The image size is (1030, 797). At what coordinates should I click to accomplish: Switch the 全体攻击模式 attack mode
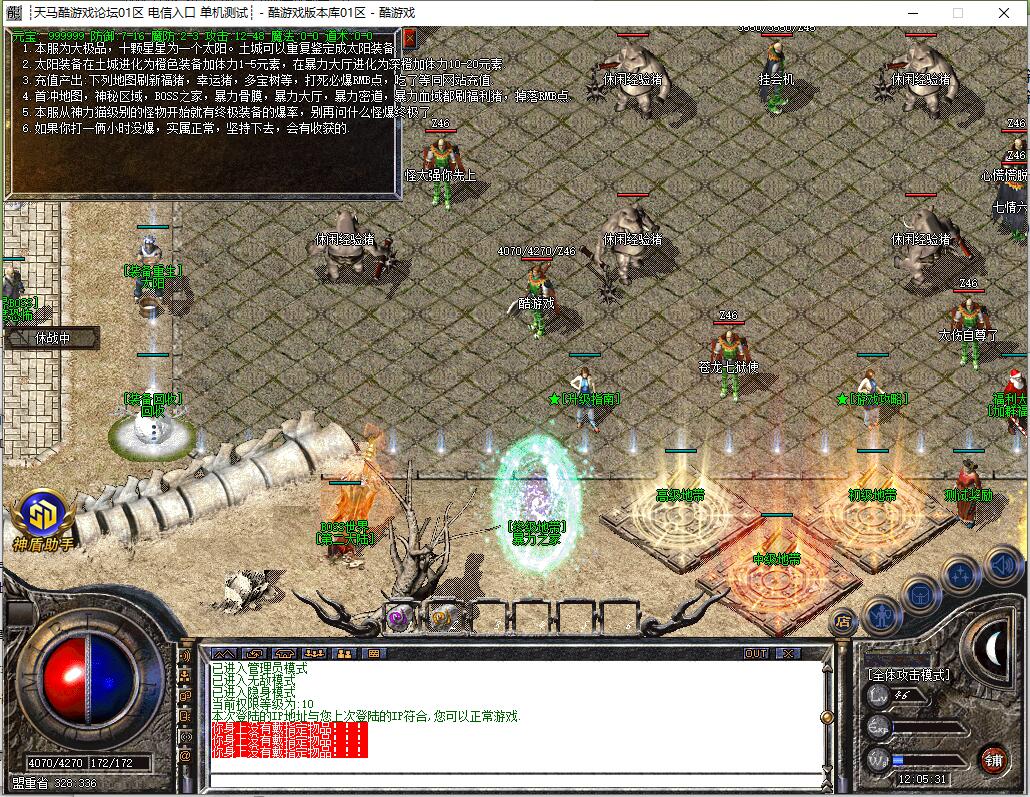908,675
